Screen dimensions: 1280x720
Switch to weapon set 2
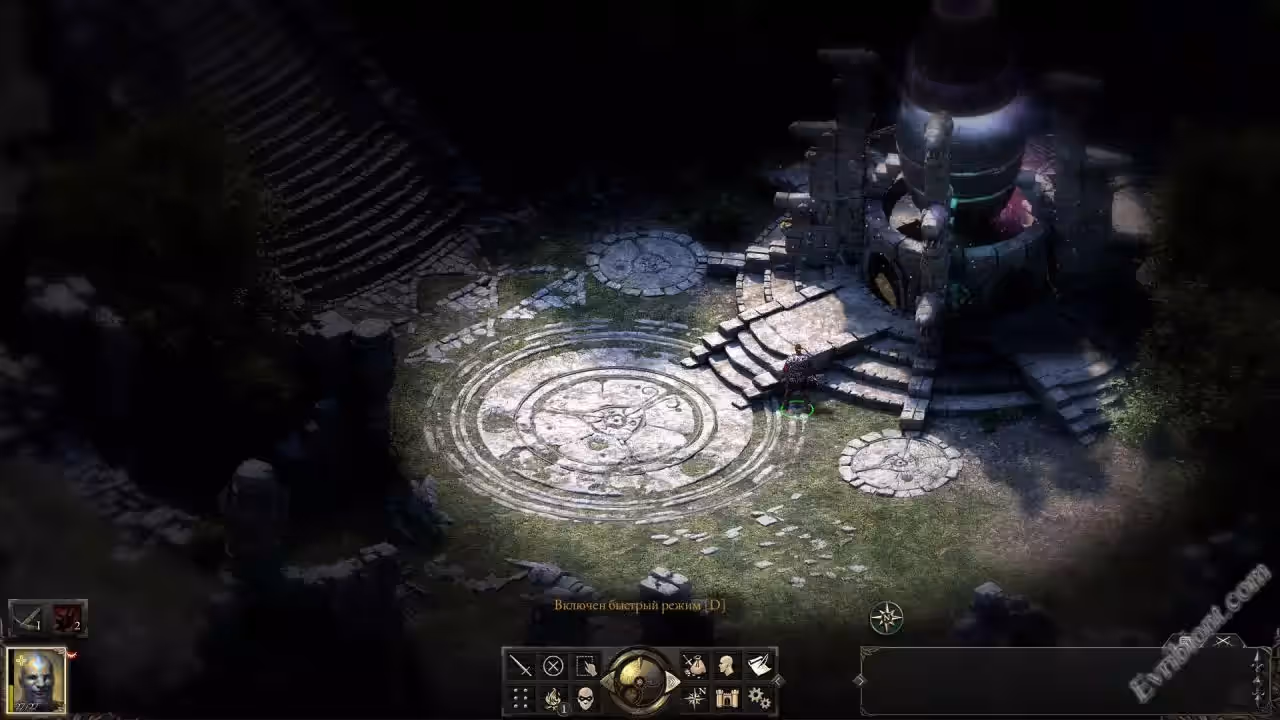point(68,618)
